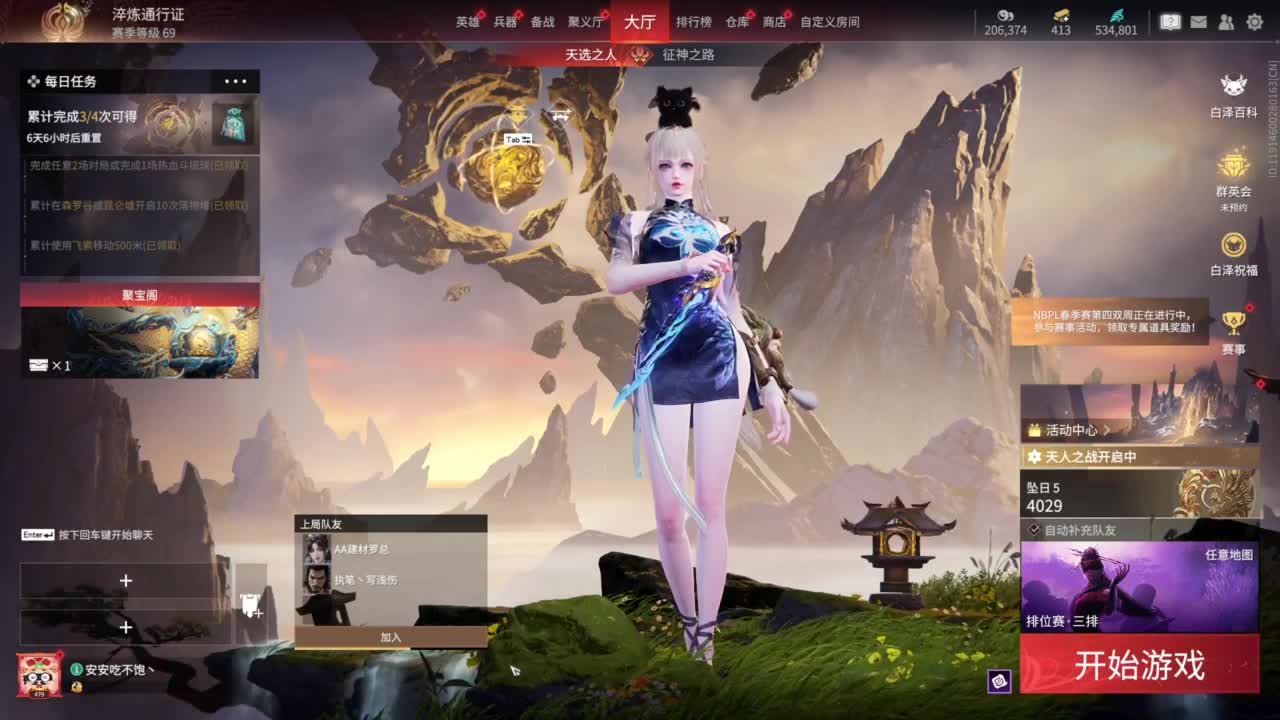1280x720 pixels.
Task: Open the settings gear icon
Action: [1256, 22]
